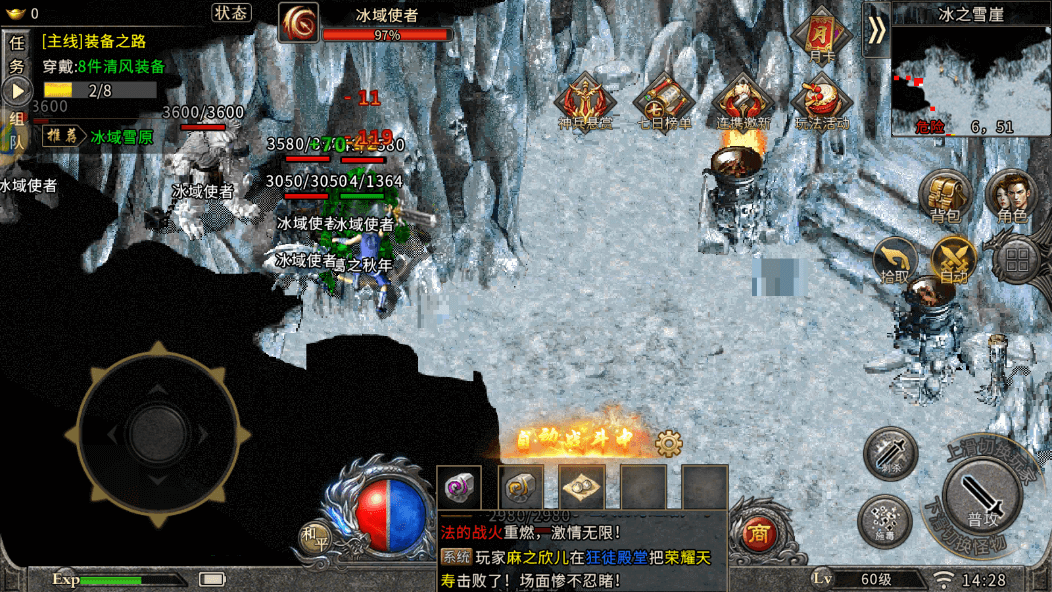
Task: Open the 连携邀新 invite event
Action: coord(742,104)
